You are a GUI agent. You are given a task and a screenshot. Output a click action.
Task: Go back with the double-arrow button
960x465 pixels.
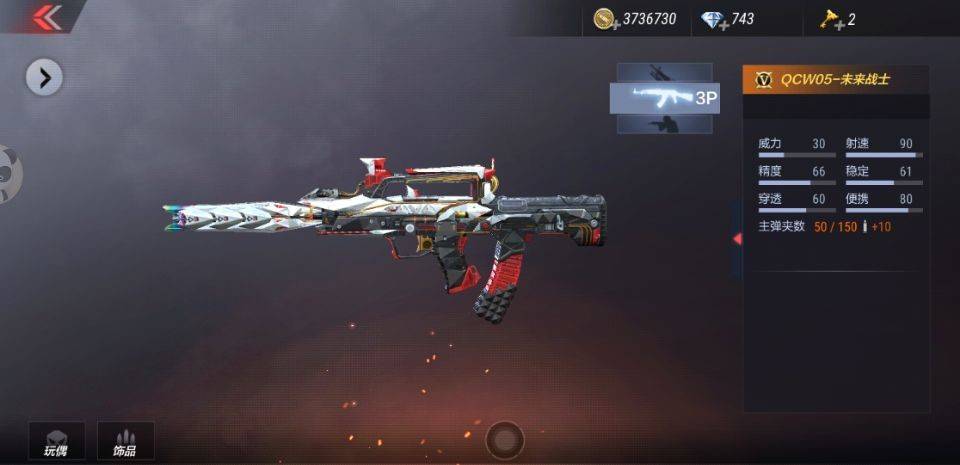pos(45,17)
